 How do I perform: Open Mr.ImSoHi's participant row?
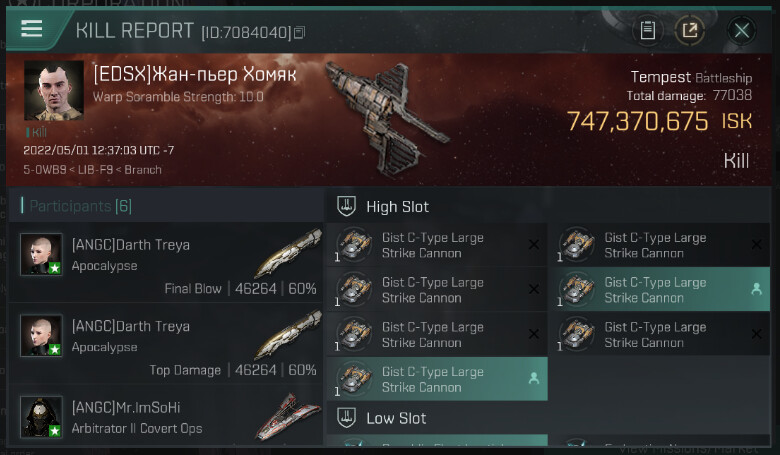(x=170, y=418)
